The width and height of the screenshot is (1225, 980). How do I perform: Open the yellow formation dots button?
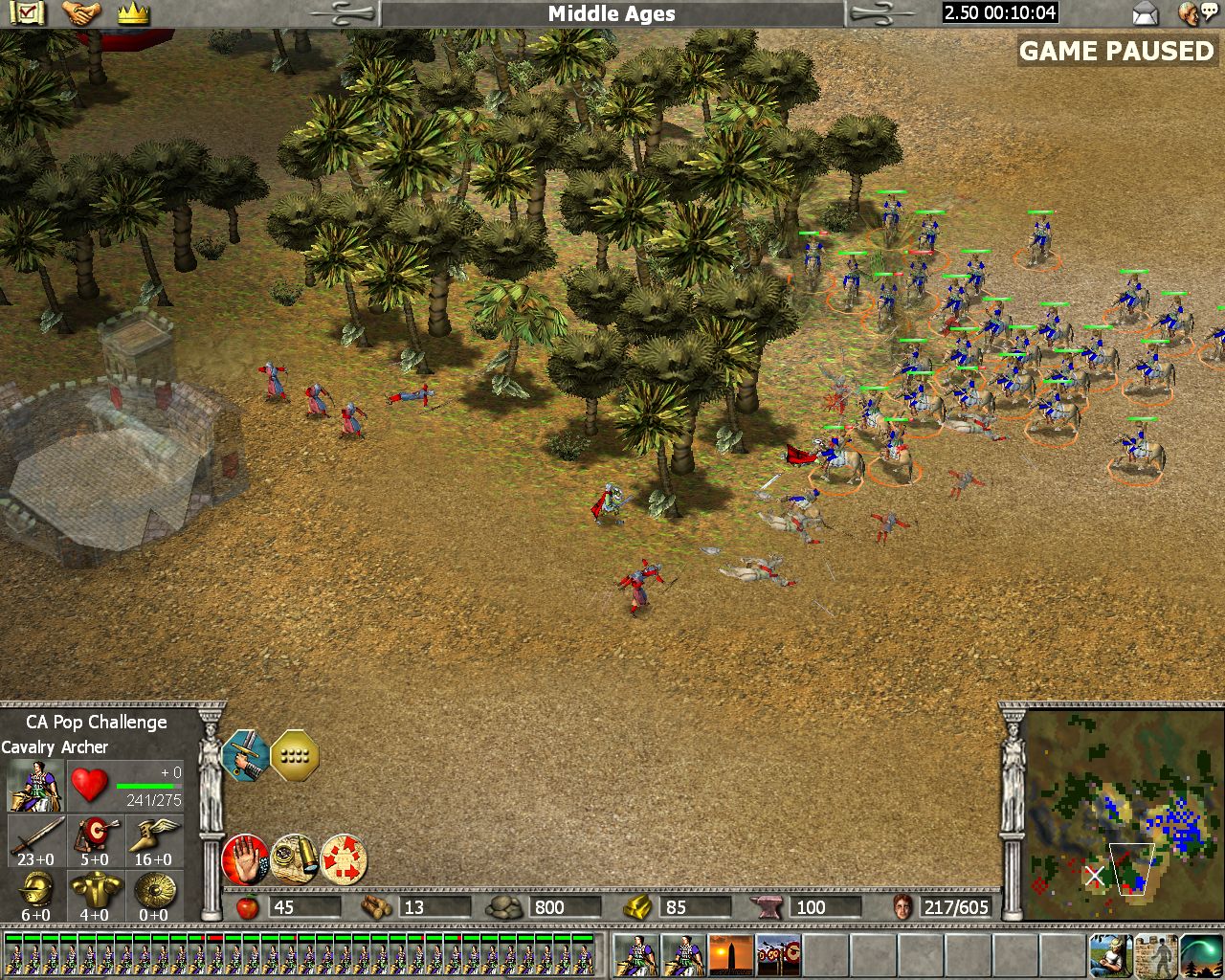click(x=295, y=756)
